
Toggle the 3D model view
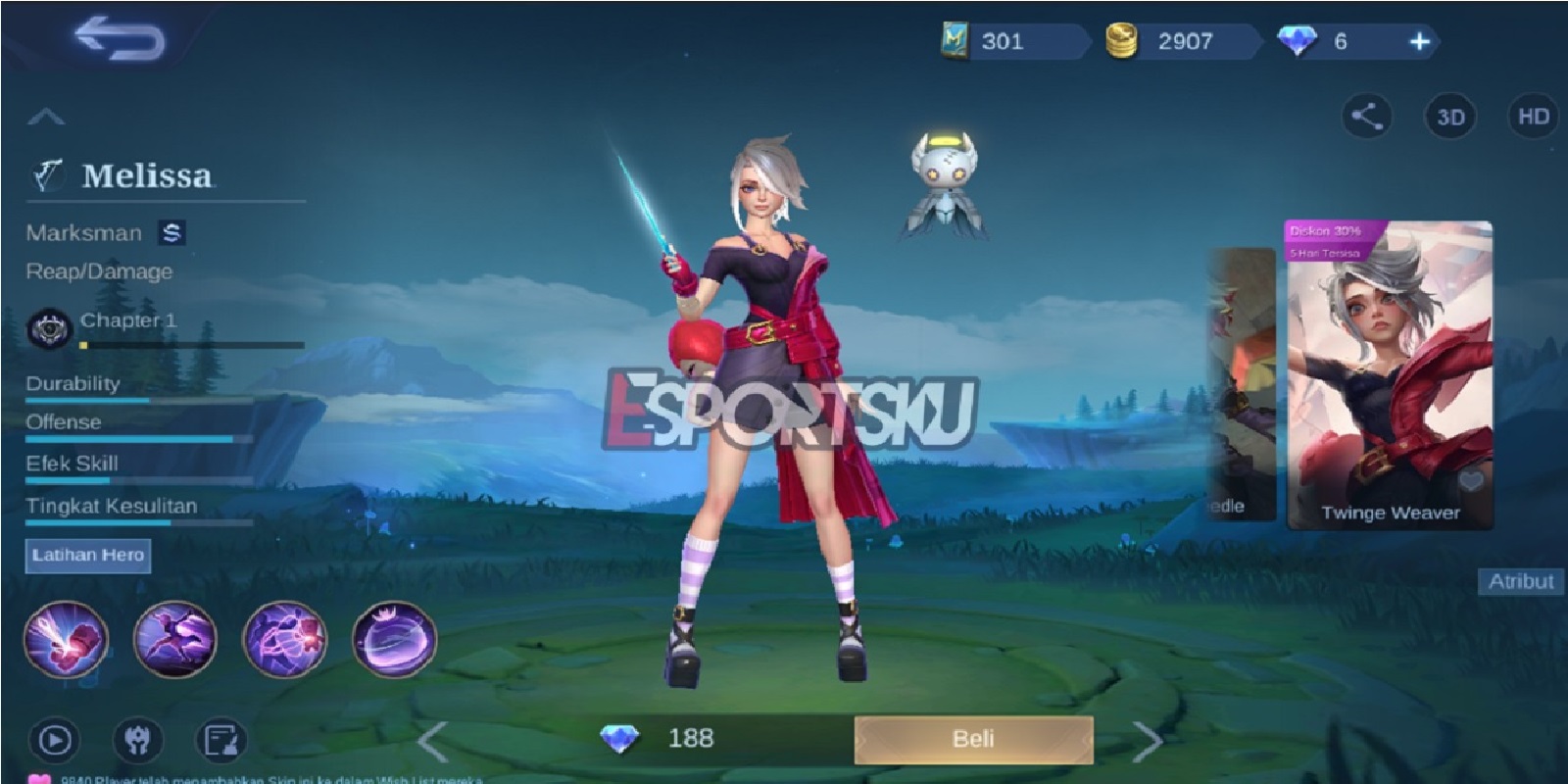pyautogui.click(x=1448, y=115)
